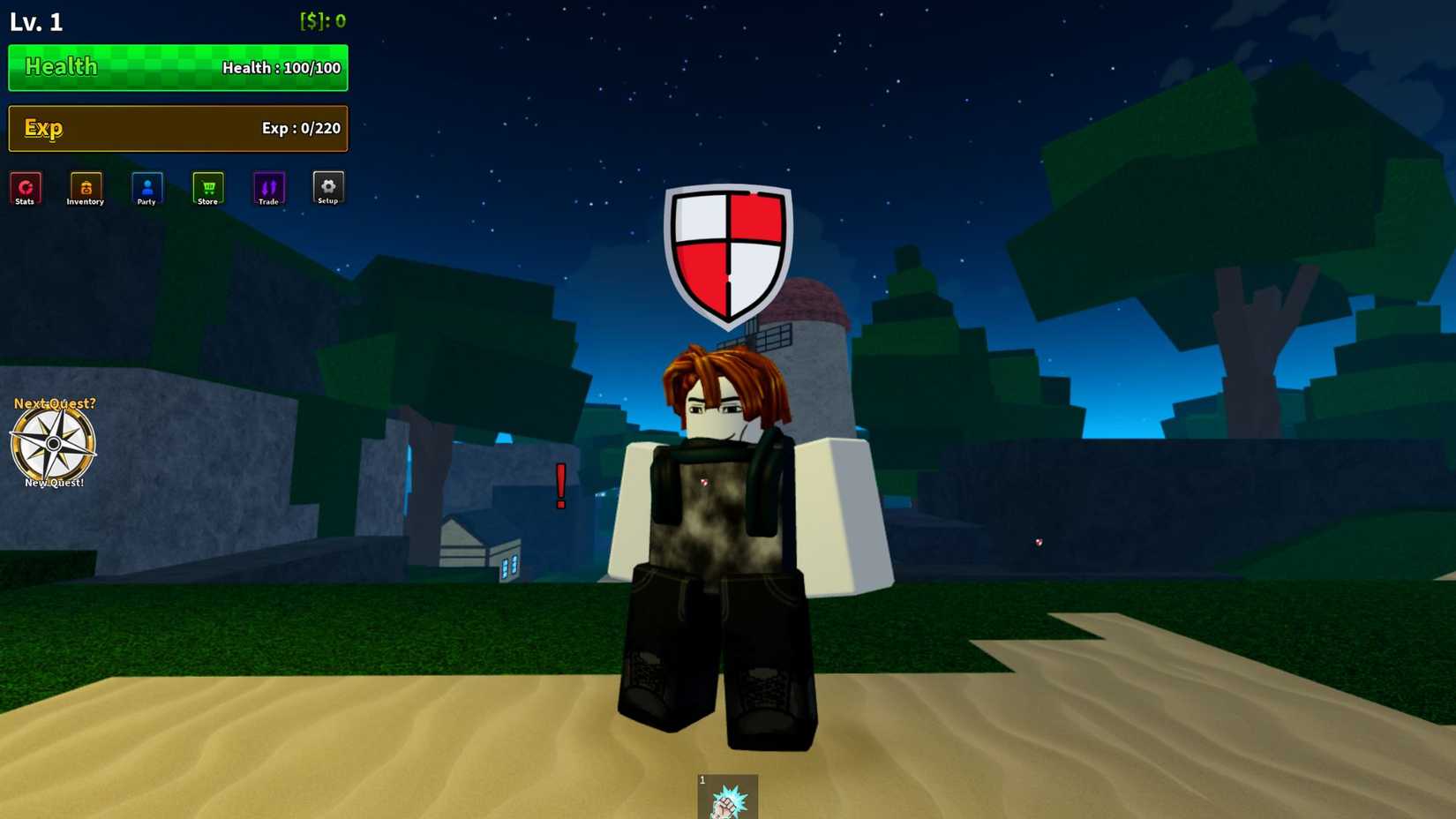Click the Lv. 1 level label
The image size is (1456, 819).
pyautogui.click(x=35, y=21)
